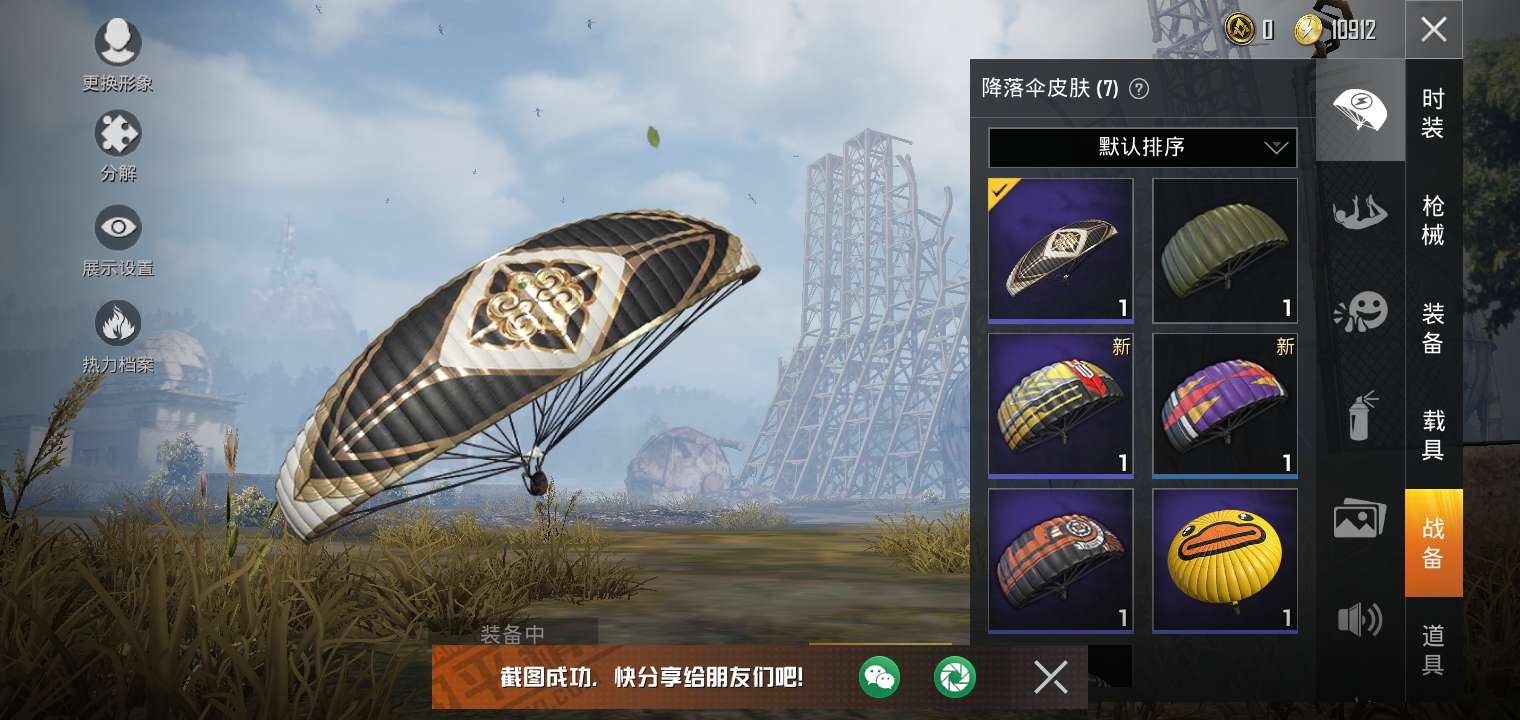Open the 载具 vehicles tab
Viewport: 1520px width, 720px height.
tap(1433, 435)
